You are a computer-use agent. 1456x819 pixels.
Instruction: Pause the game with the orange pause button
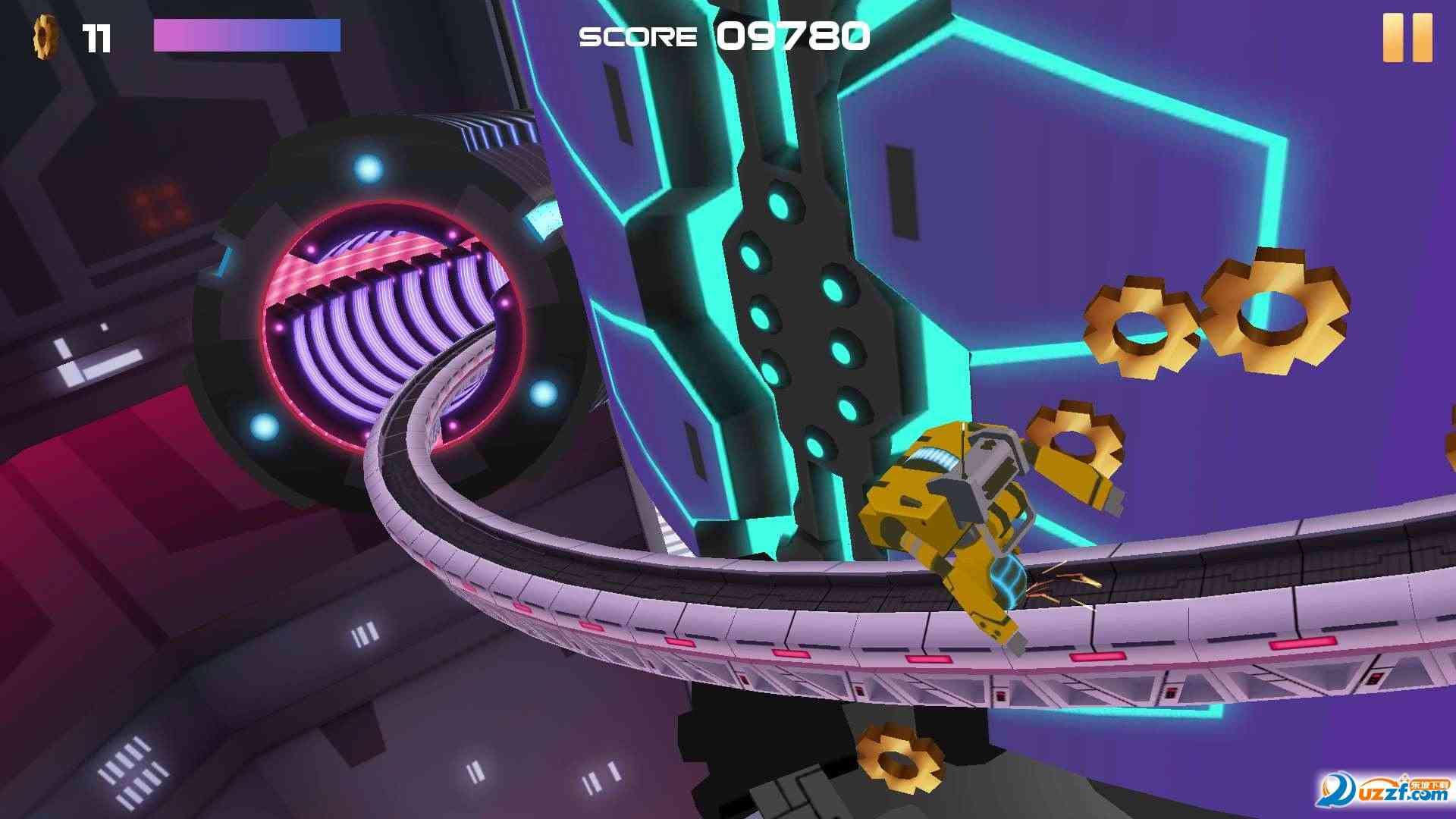(1407, 37)
